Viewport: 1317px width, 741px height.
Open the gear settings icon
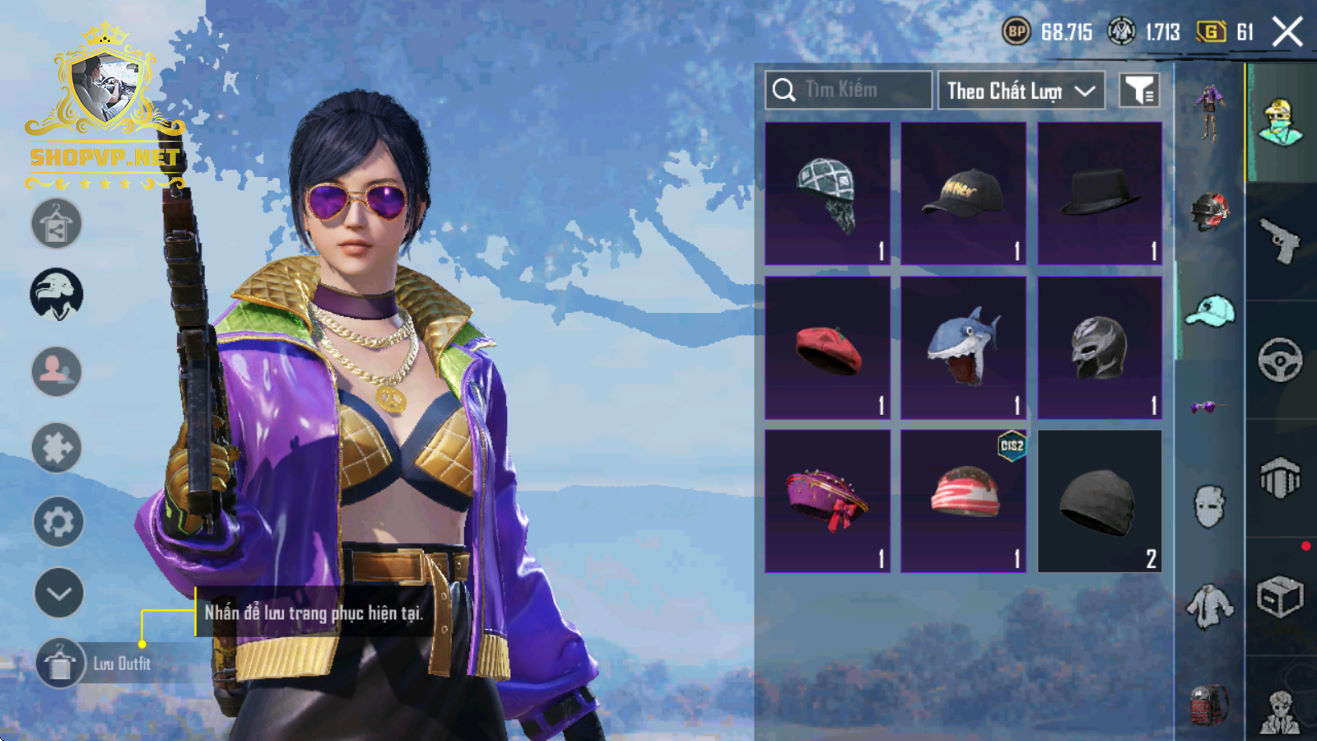[58, 522]
